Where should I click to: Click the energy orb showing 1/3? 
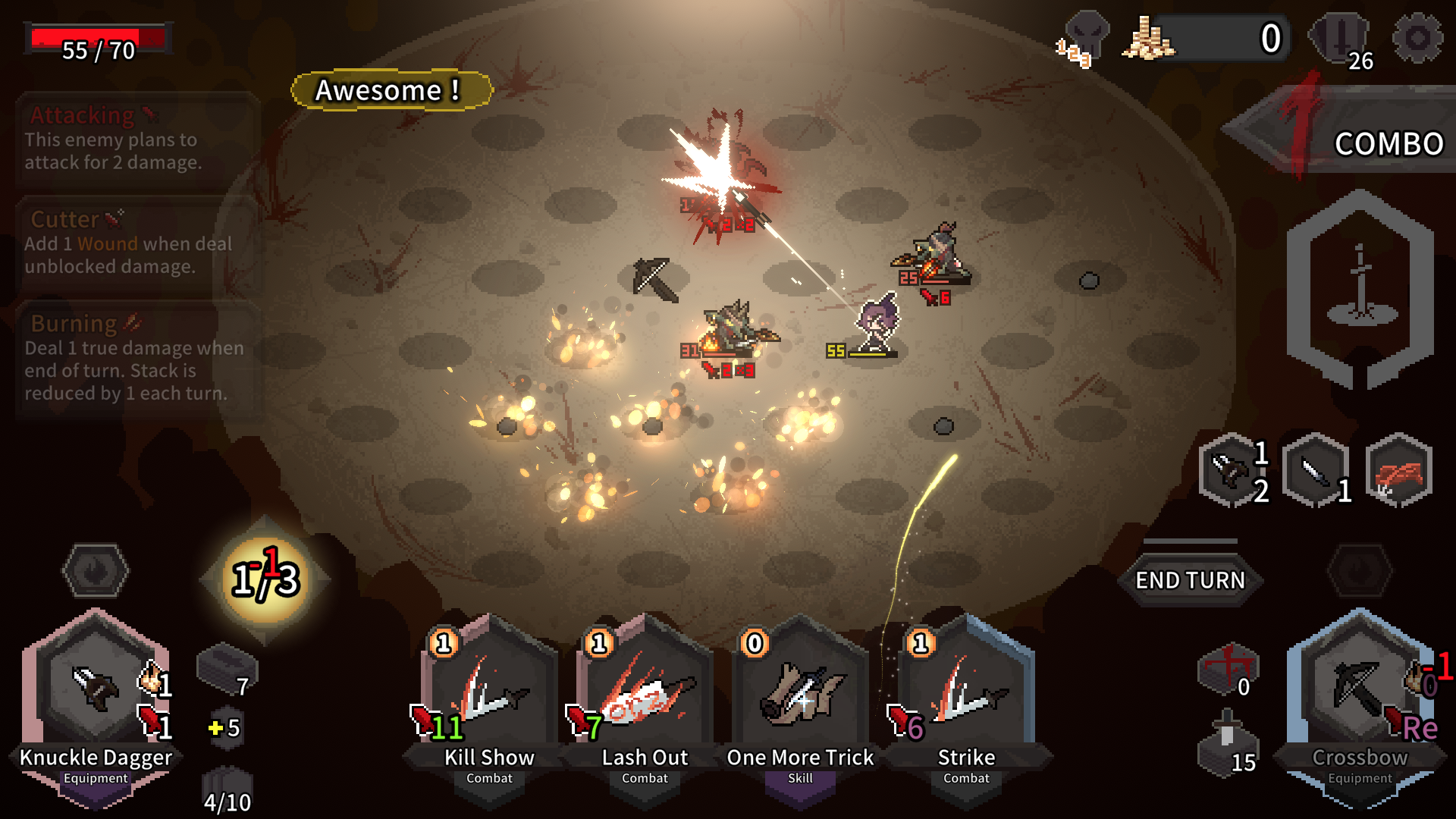[x=265, y=580]
